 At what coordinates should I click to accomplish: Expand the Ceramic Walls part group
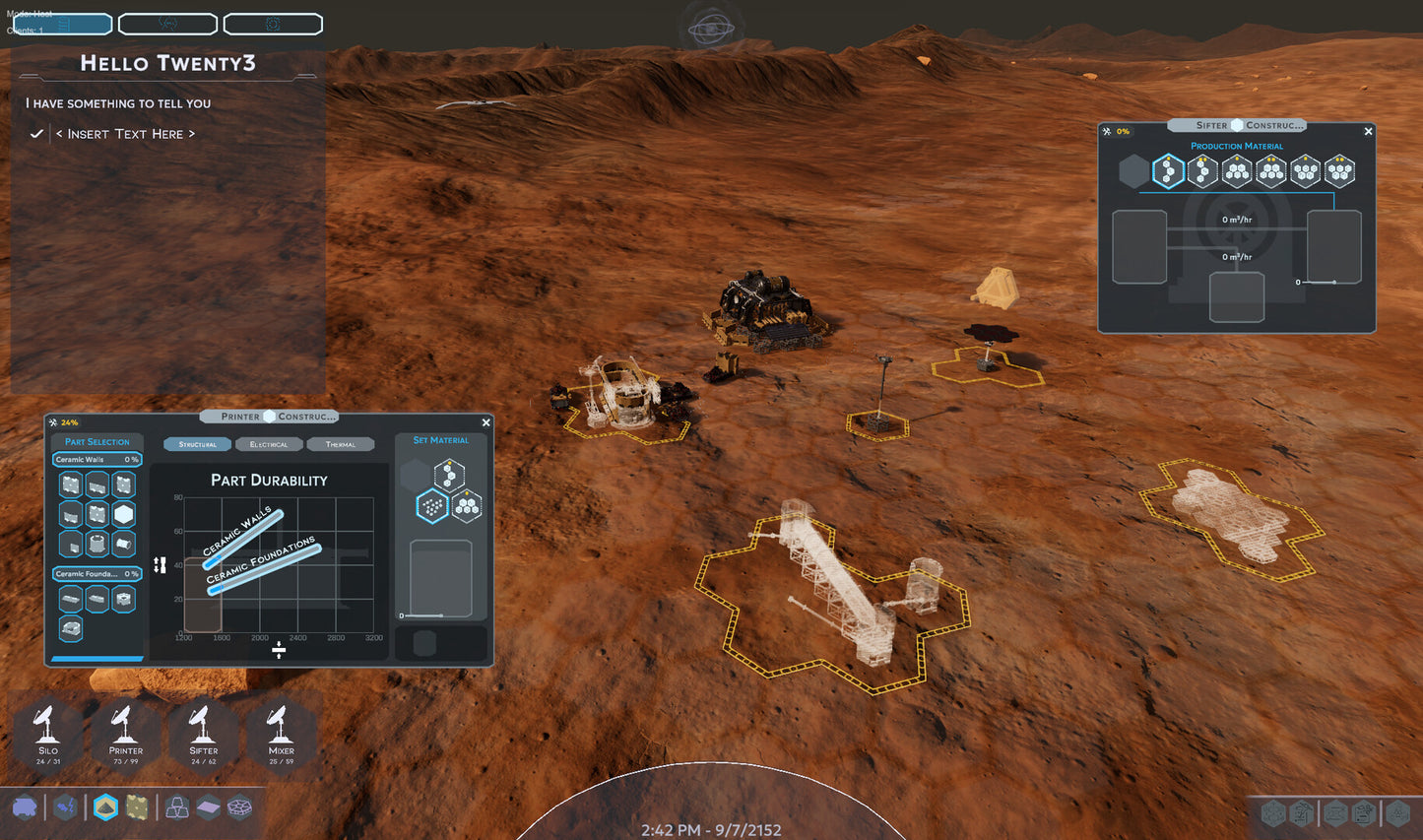[x=97, y=460]
